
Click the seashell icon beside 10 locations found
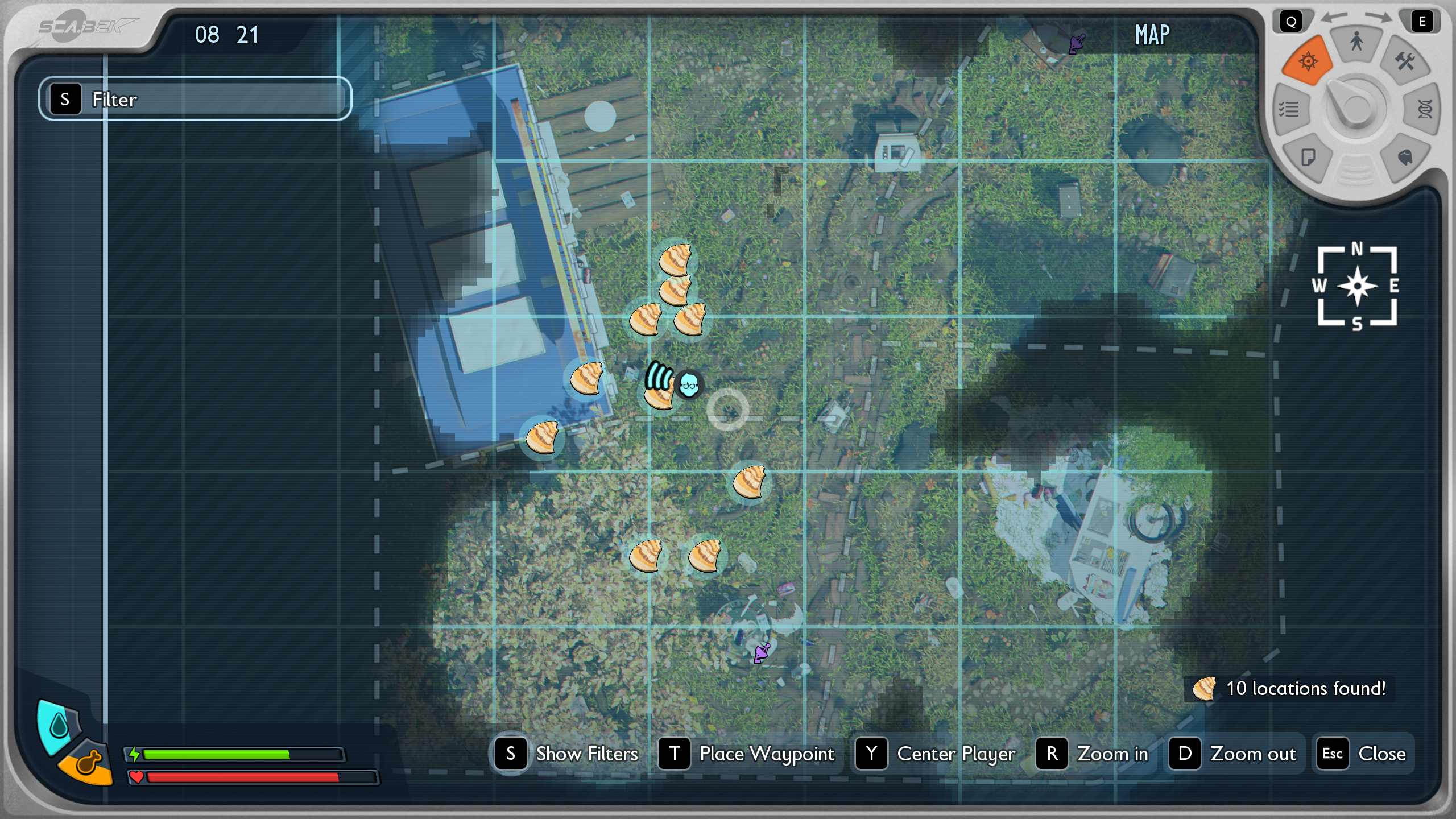pos(1203,688)
